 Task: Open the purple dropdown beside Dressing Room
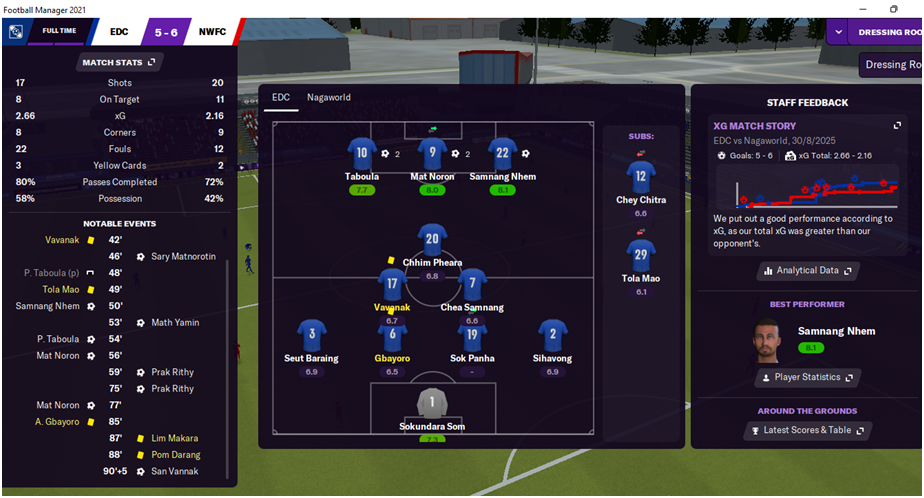tap(837, 32)
